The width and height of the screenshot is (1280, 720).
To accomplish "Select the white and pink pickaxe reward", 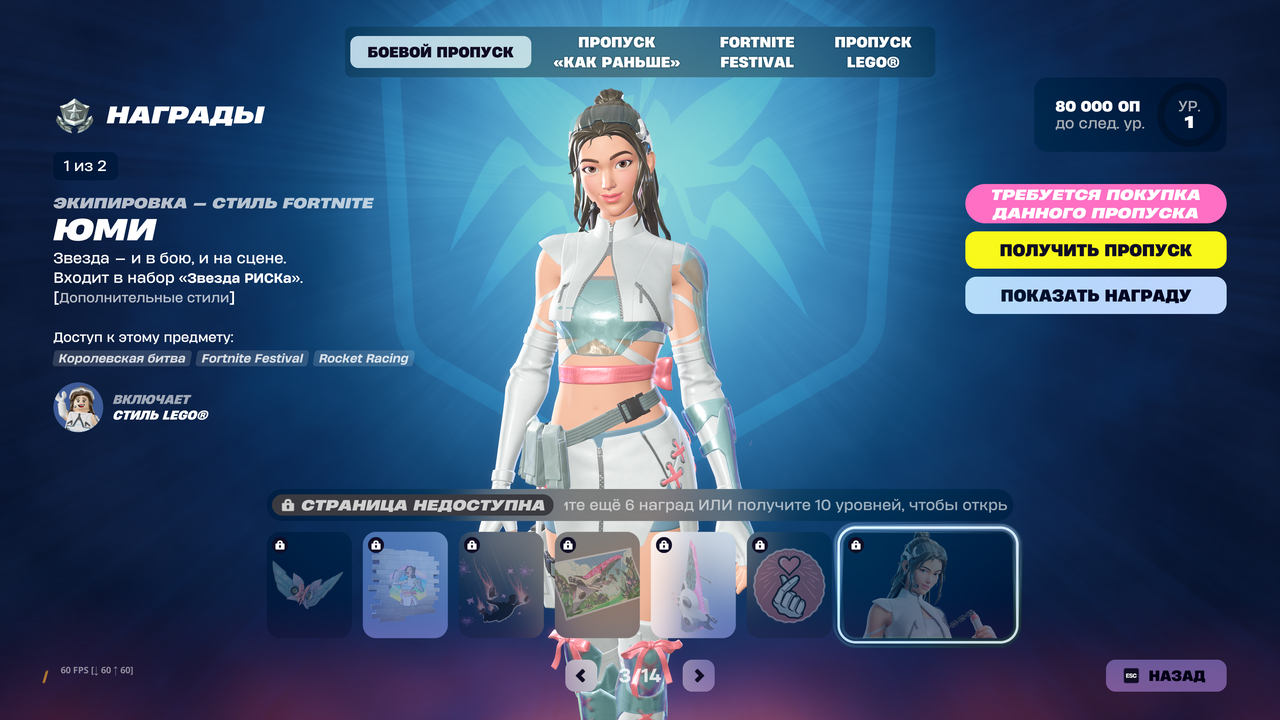I will point(693,585).
